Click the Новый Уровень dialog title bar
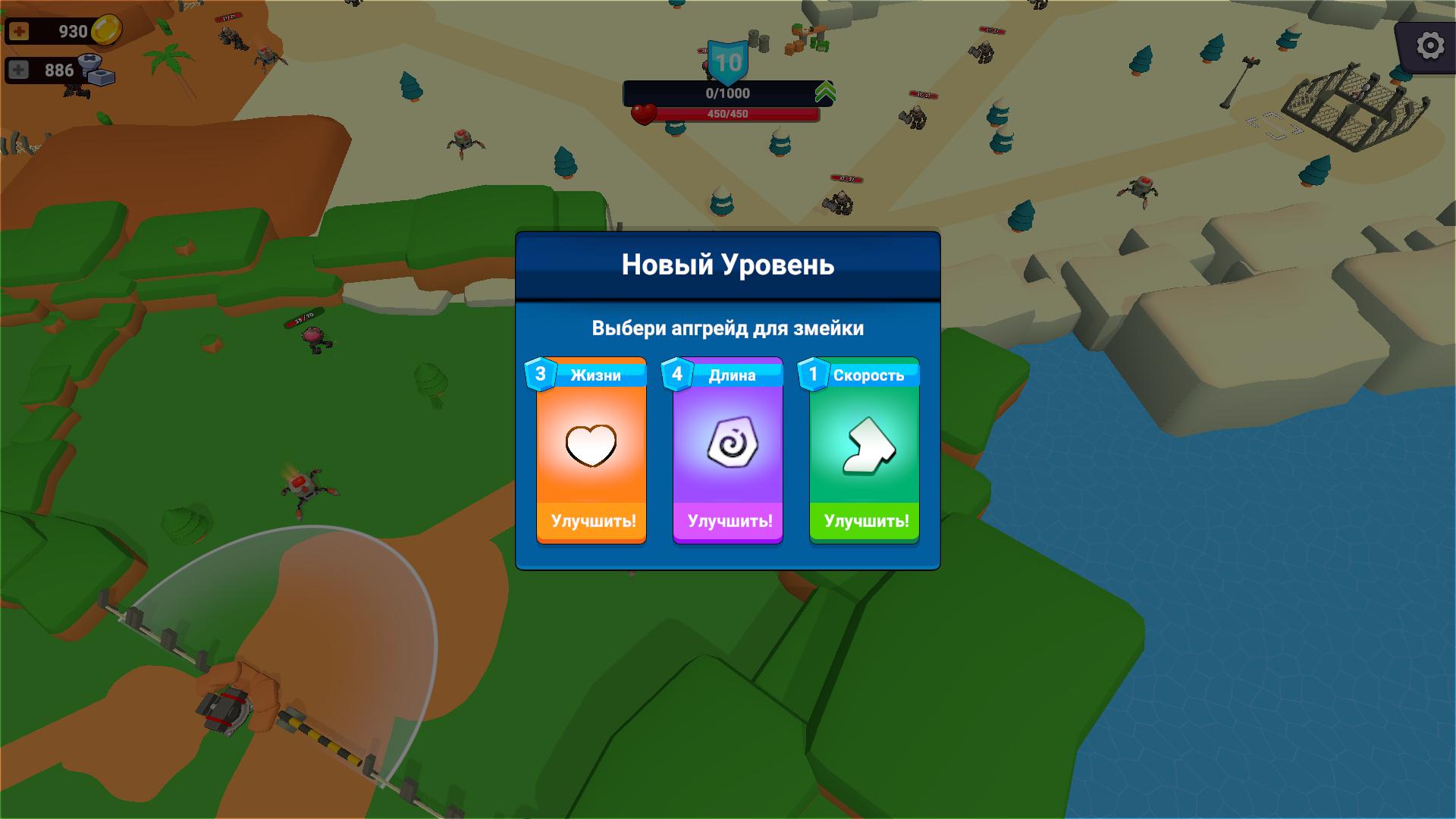Viewport: 1456px width, 819px height. tap(726, 265)
